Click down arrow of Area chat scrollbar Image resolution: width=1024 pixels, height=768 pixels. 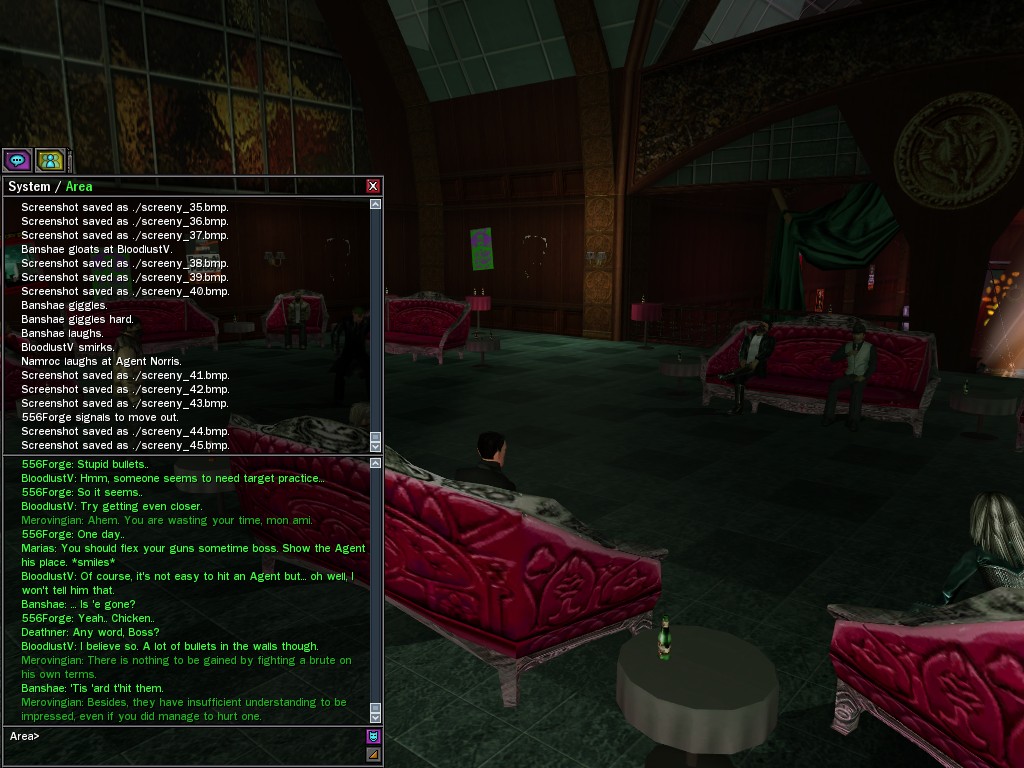[376, 717]
